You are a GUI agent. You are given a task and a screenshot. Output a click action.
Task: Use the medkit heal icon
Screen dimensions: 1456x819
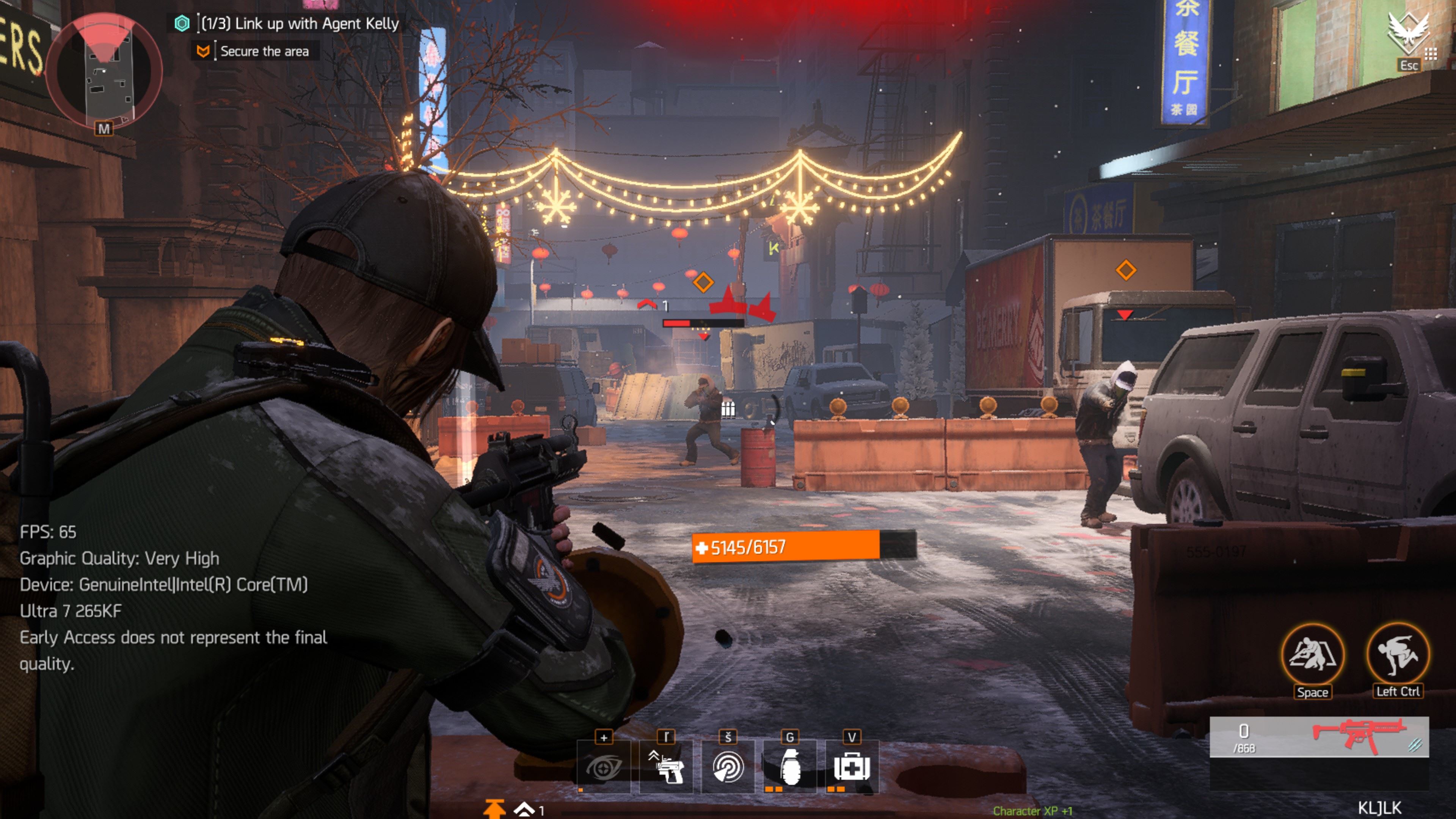pyautogui.click(x=852, y=767)
